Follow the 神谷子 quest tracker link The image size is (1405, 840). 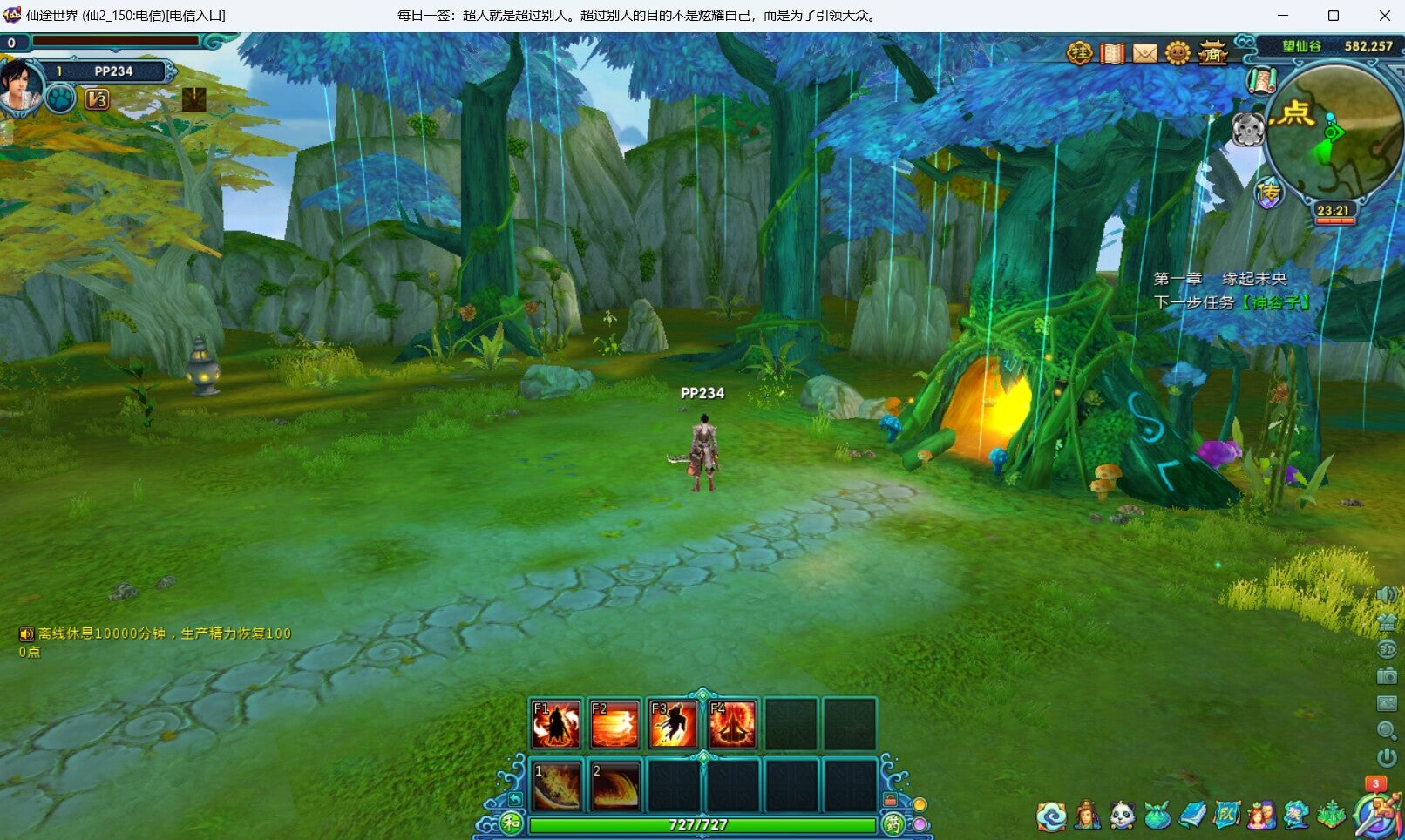point(1275,303)
